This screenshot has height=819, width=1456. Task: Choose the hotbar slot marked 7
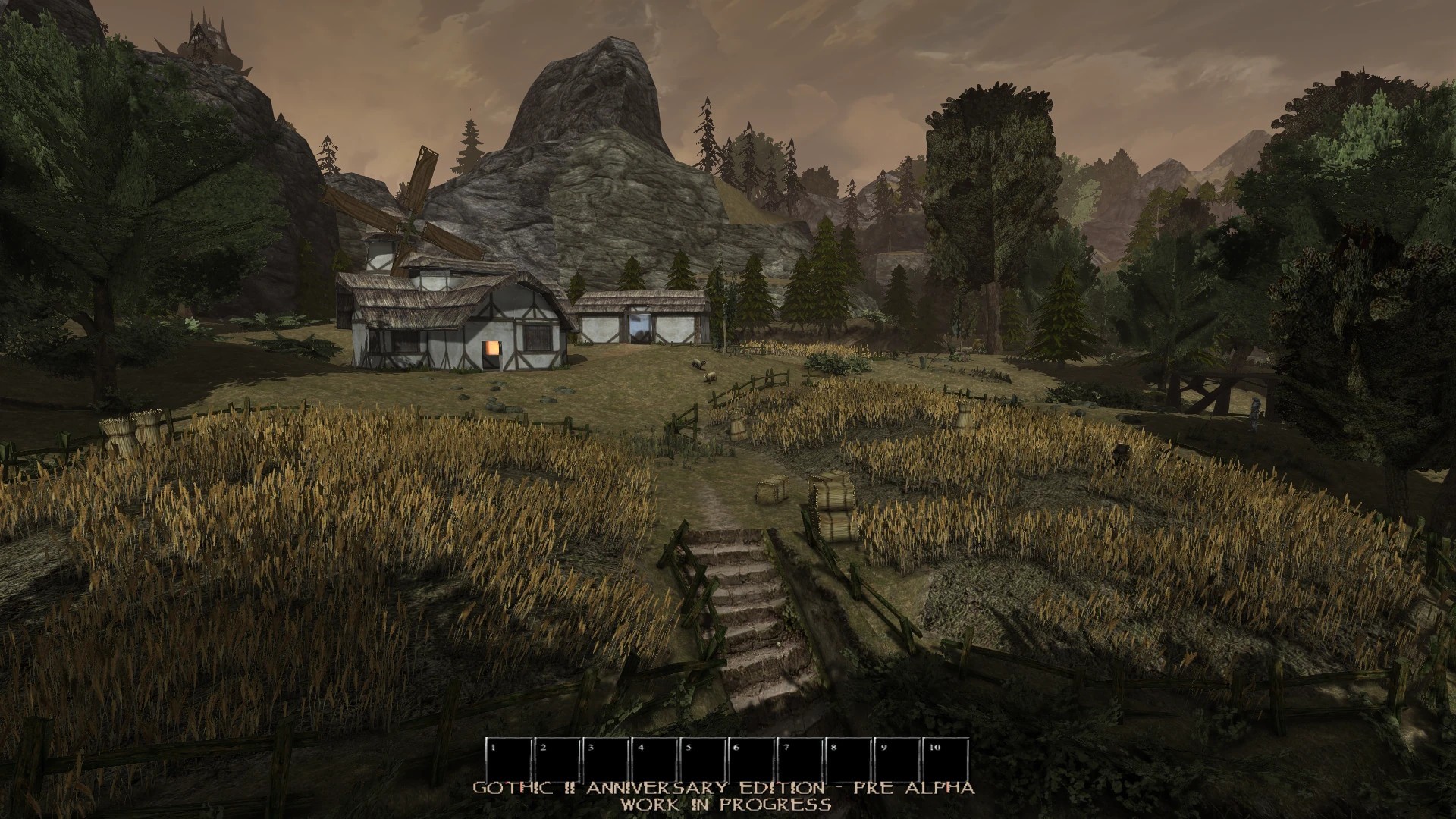click(800, 761)
